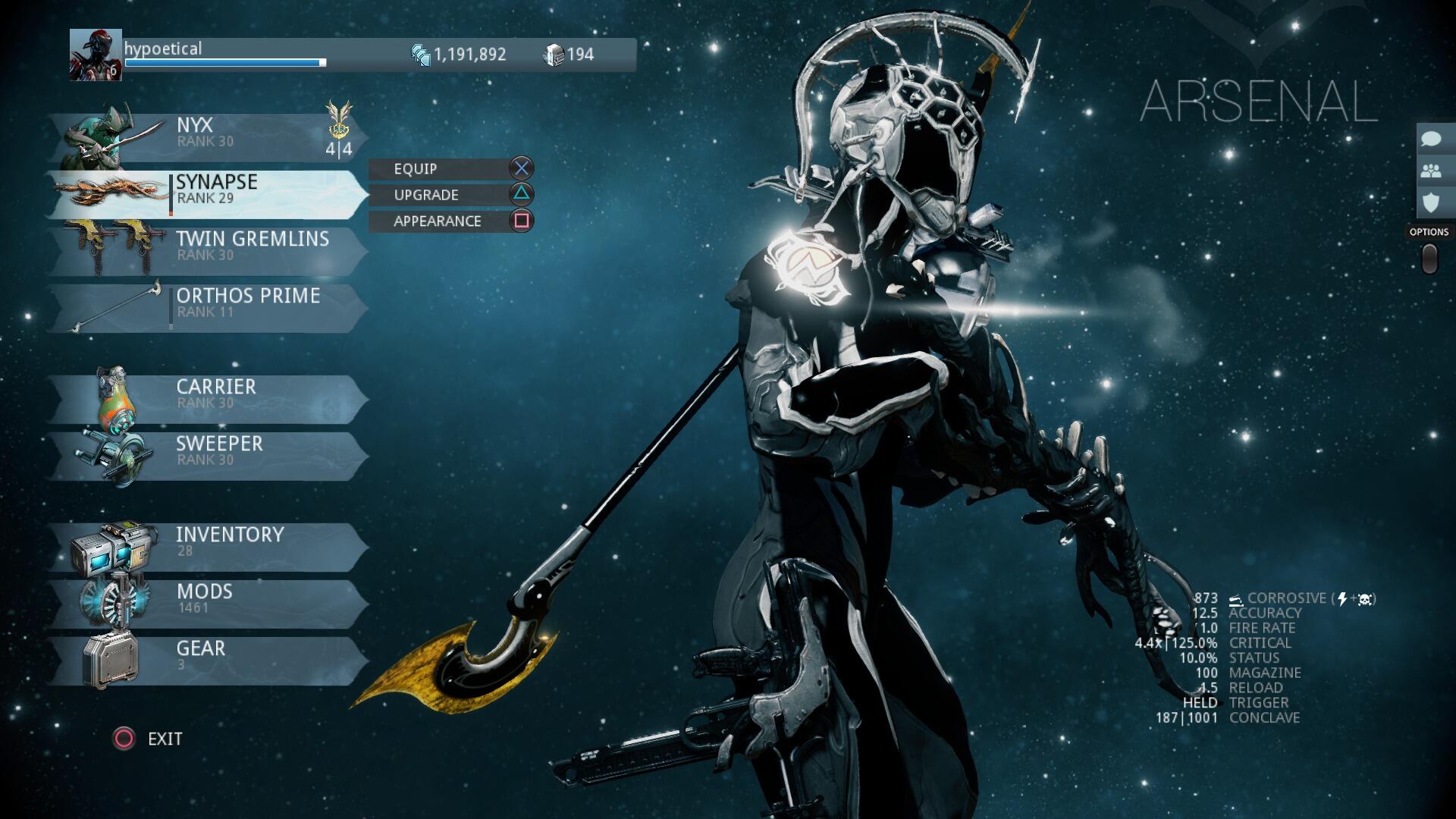Open the friends list people icon
Screen dimensions: 1456x819
(1431, 171)
